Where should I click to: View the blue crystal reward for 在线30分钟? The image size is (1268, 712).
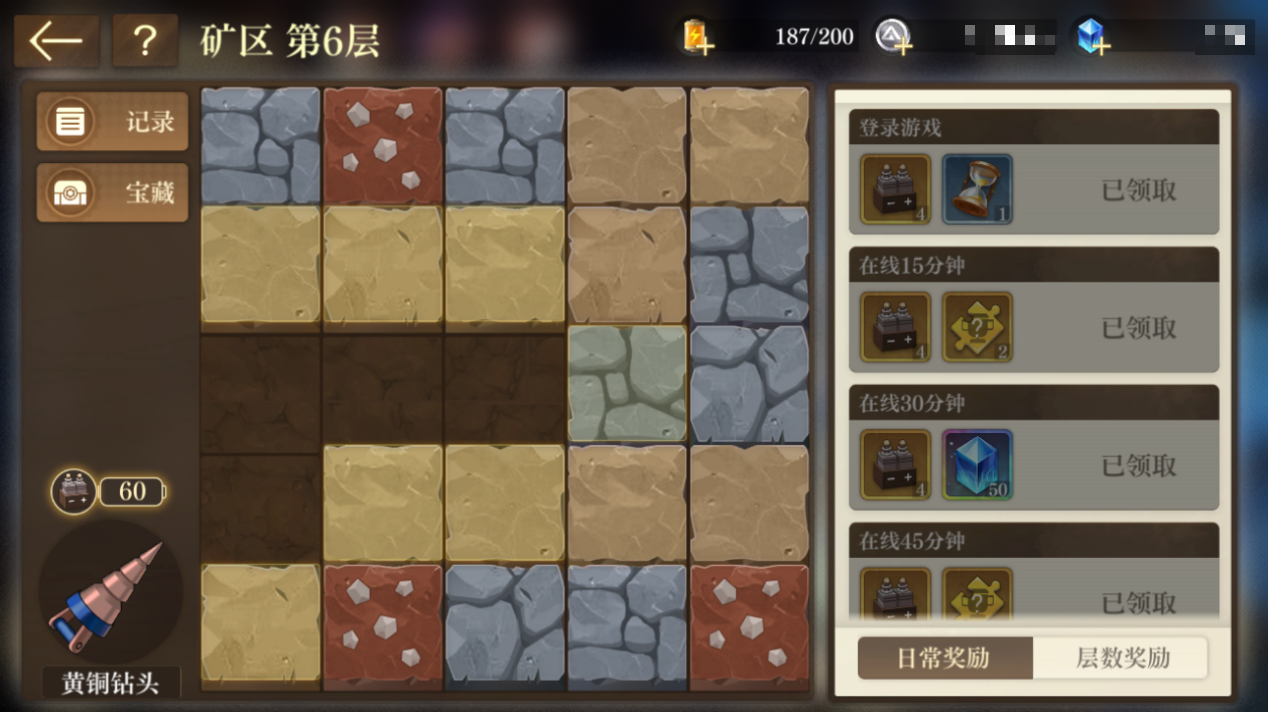977,465
